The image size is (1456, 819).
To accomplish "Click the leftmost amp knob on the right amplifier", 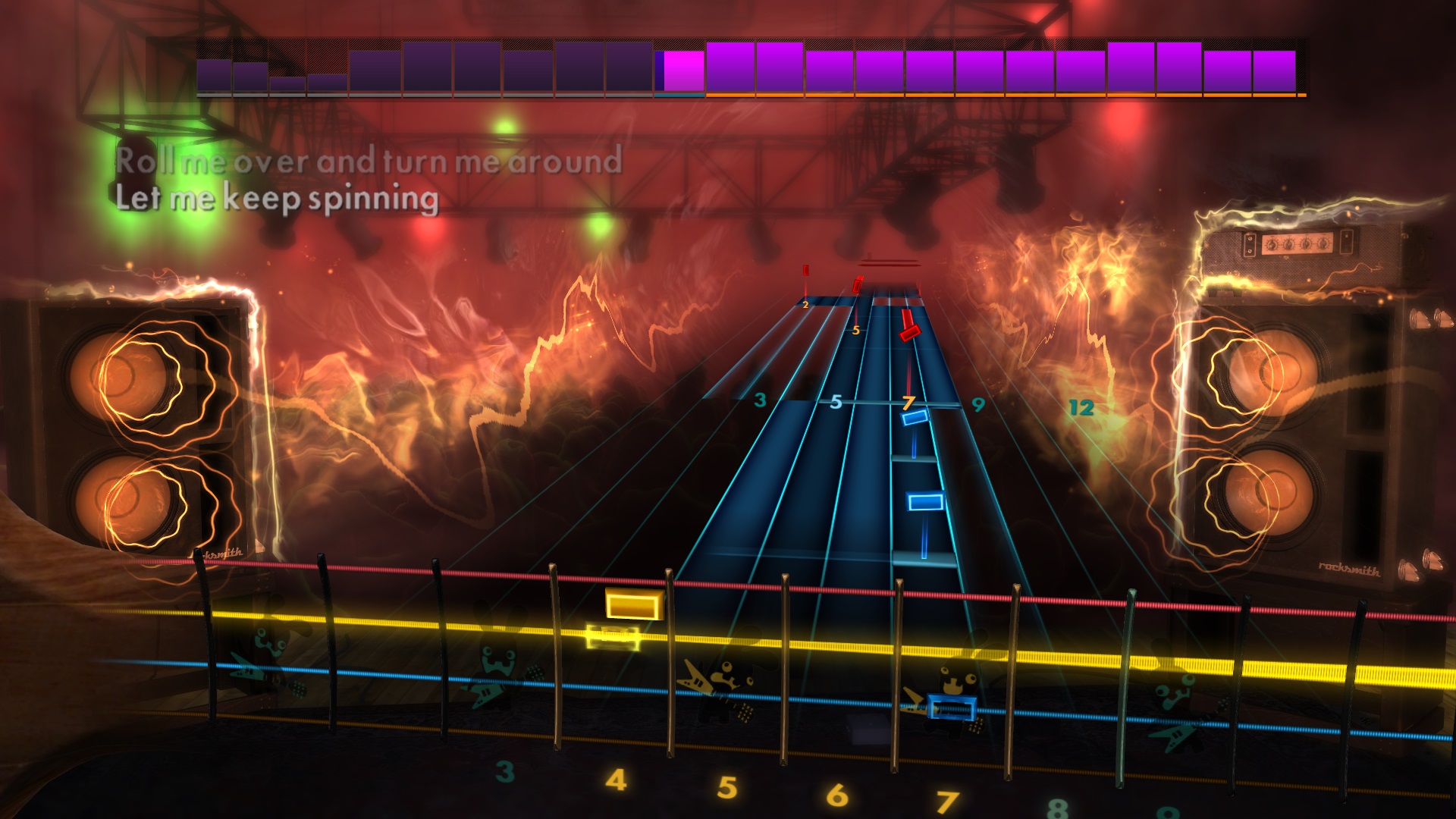I will (x=1272, y=243).
